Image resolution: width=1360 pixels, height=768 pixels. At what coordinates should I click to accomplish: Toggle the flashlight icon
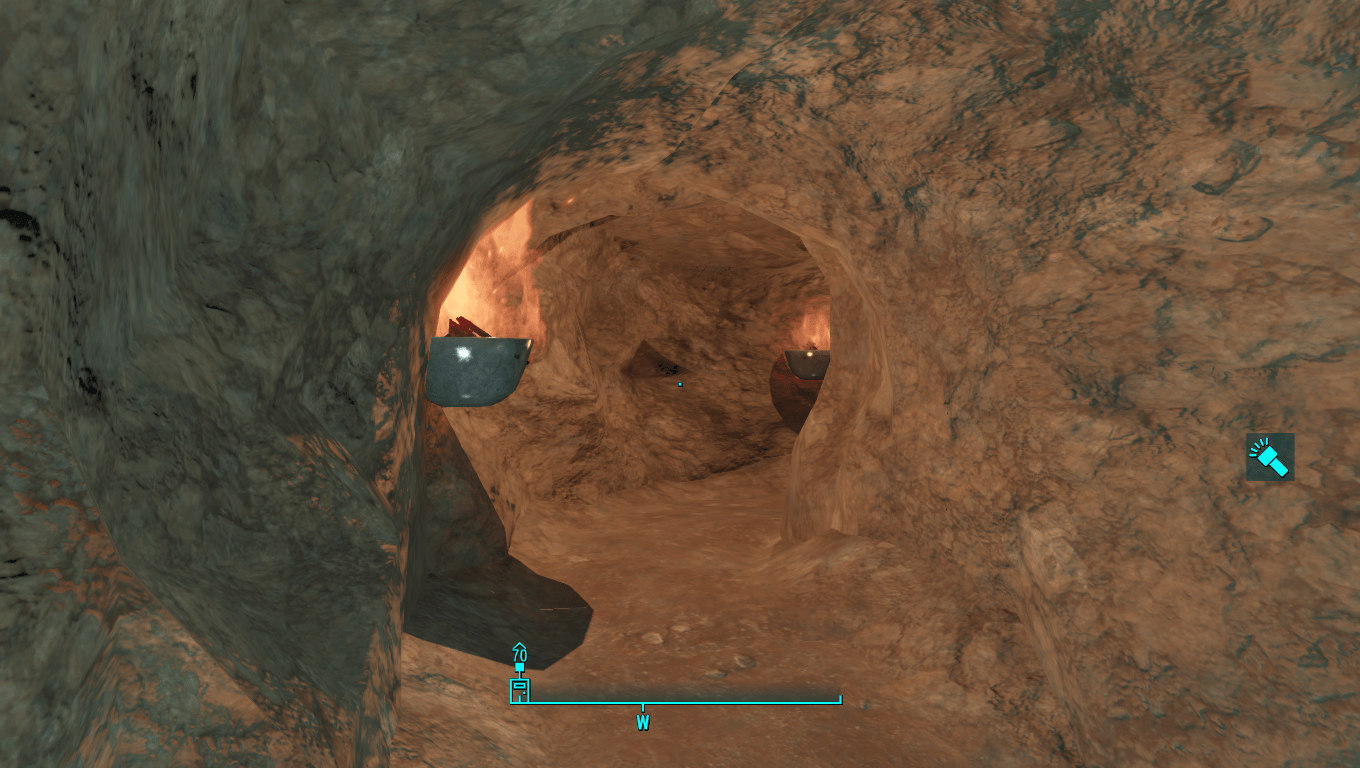click(1270, 457)
